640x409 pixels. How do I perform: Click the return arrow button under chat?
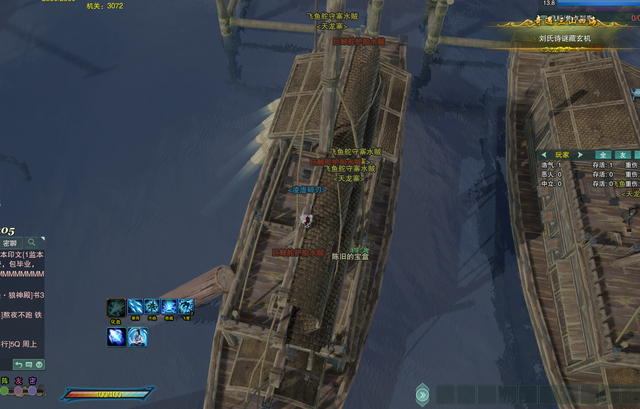[x=16, y=364]
